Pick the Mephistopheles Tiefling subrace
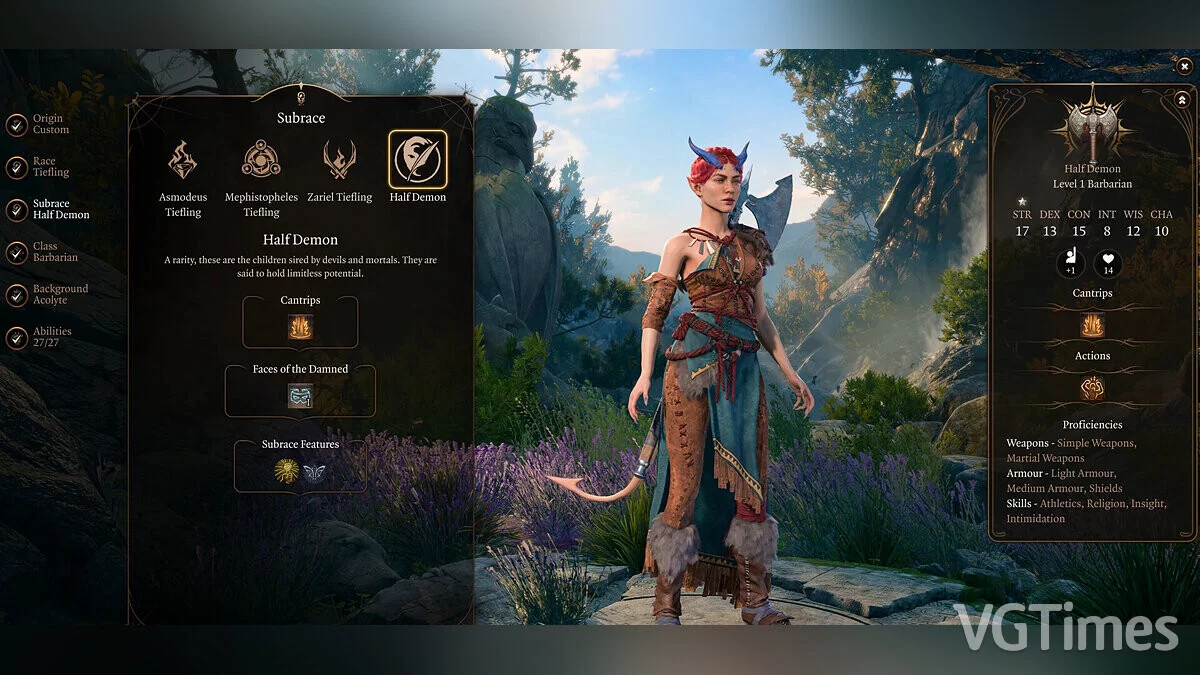1200x675 pixels. tap(261, 160)
